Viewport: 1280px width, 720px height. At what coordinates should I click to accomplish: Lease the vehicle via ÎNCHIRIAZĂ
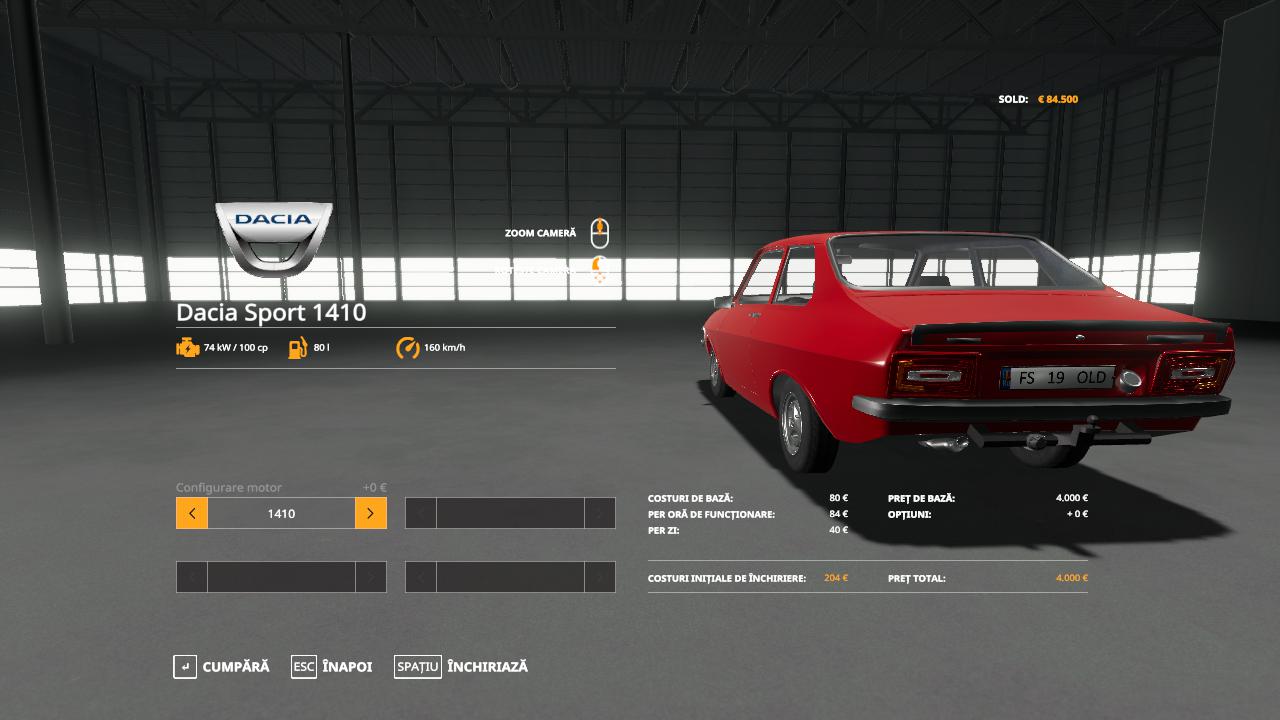click(462, 667)
